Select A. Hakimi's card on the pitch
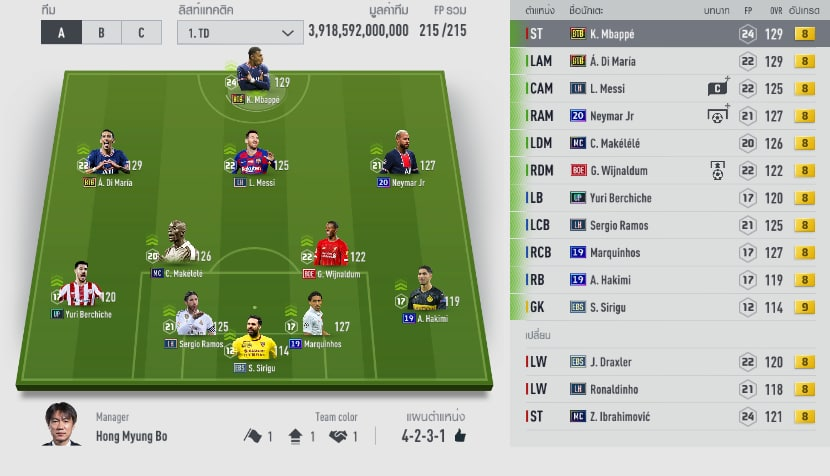The width and height of the screenshot is (830, 476). coord(426,292)
